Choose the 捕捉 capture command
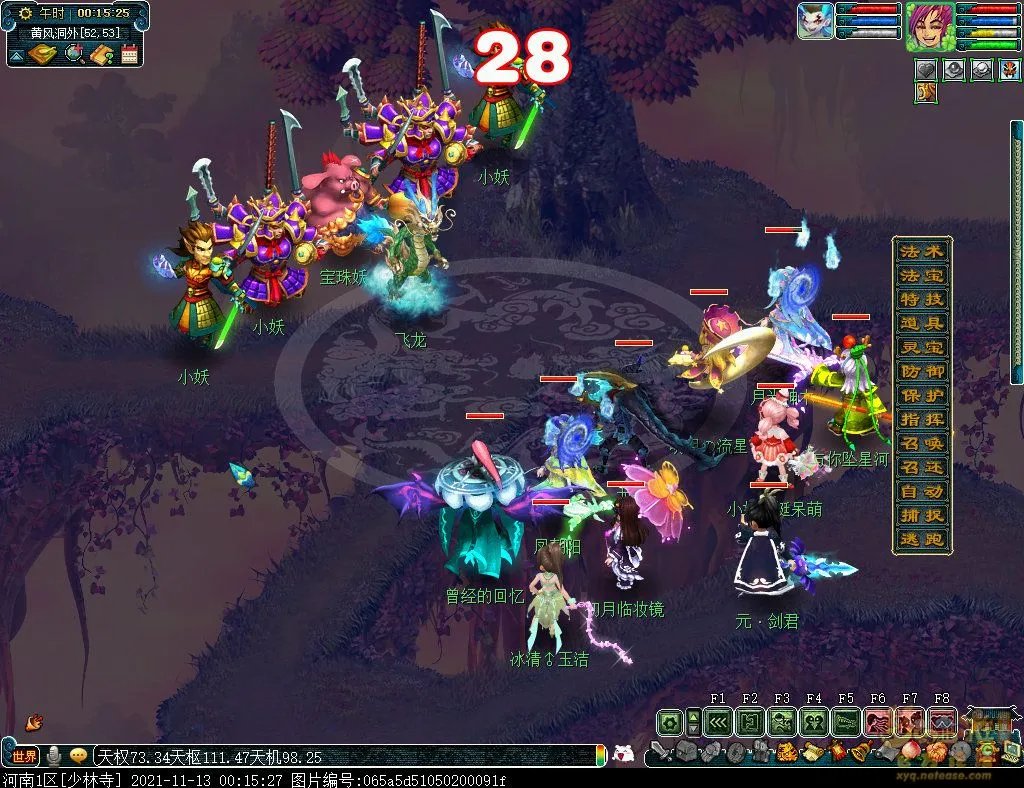The height and width of the screenshot is (788, 1024). (921, 516)
